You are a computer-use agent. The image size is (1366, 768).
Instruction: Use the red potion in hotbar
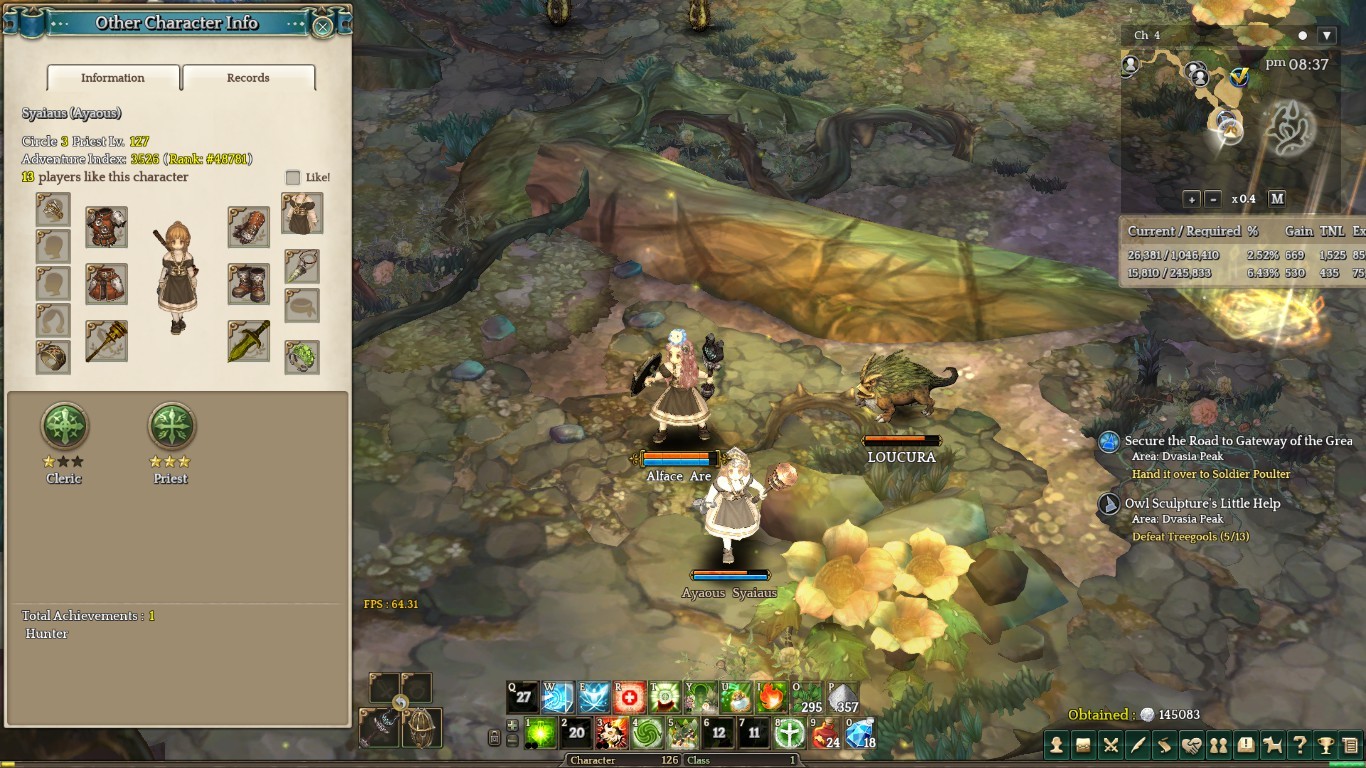(x=826, y=733)
